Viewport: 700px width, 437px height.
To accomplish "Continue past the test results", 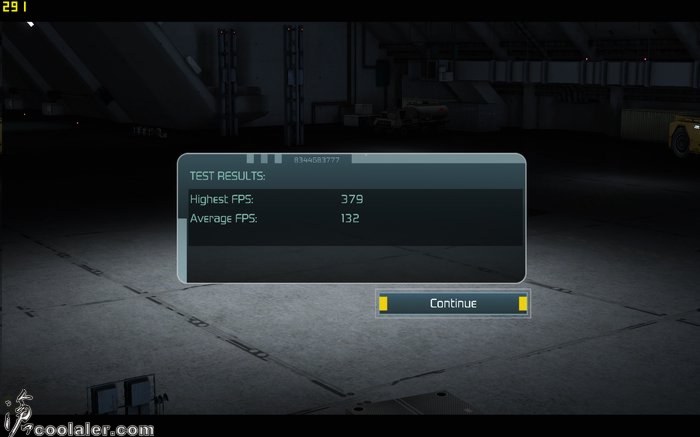I will [x=452, y=303].
